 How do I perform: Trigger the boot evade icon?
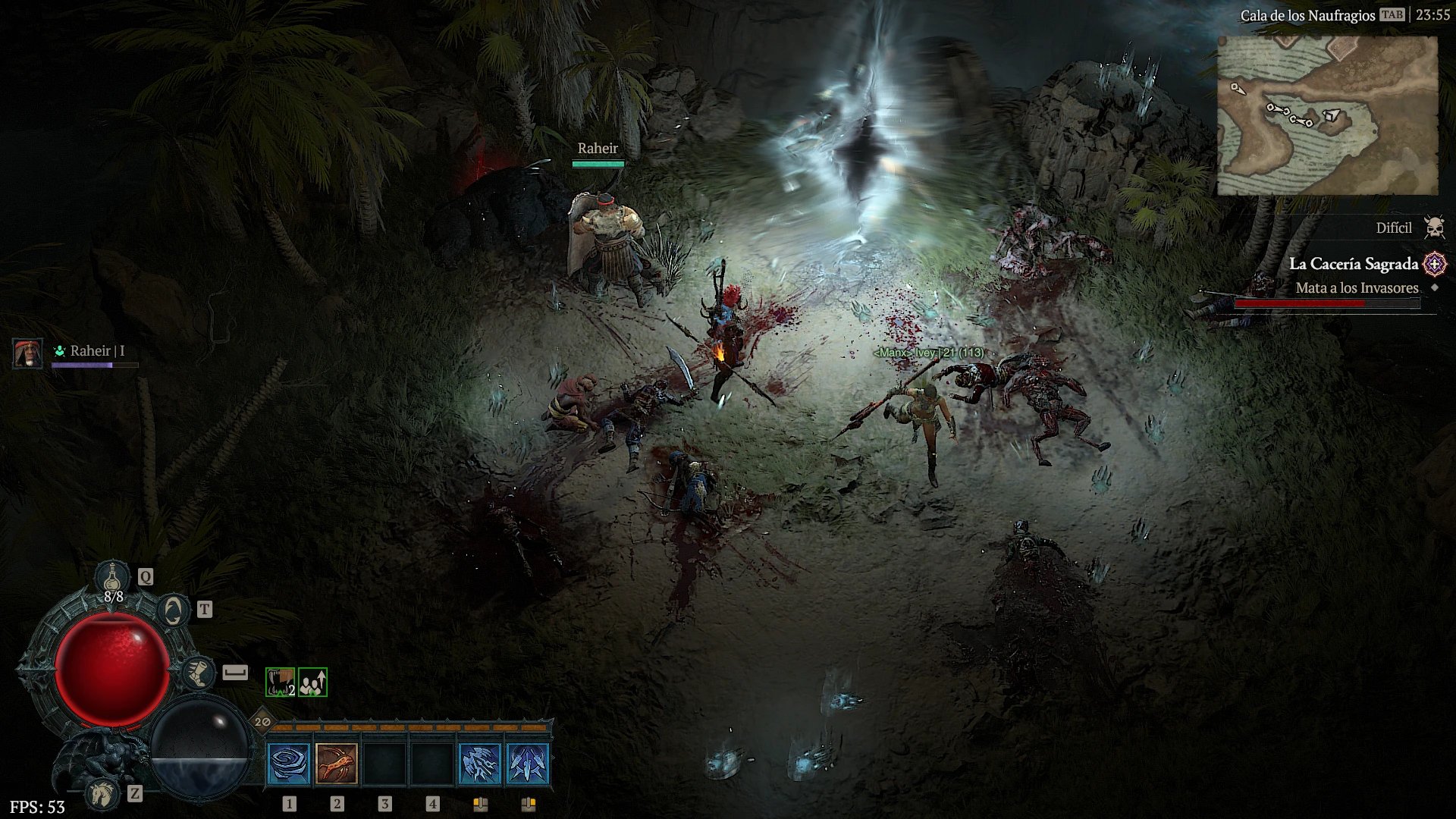point(198,673)
